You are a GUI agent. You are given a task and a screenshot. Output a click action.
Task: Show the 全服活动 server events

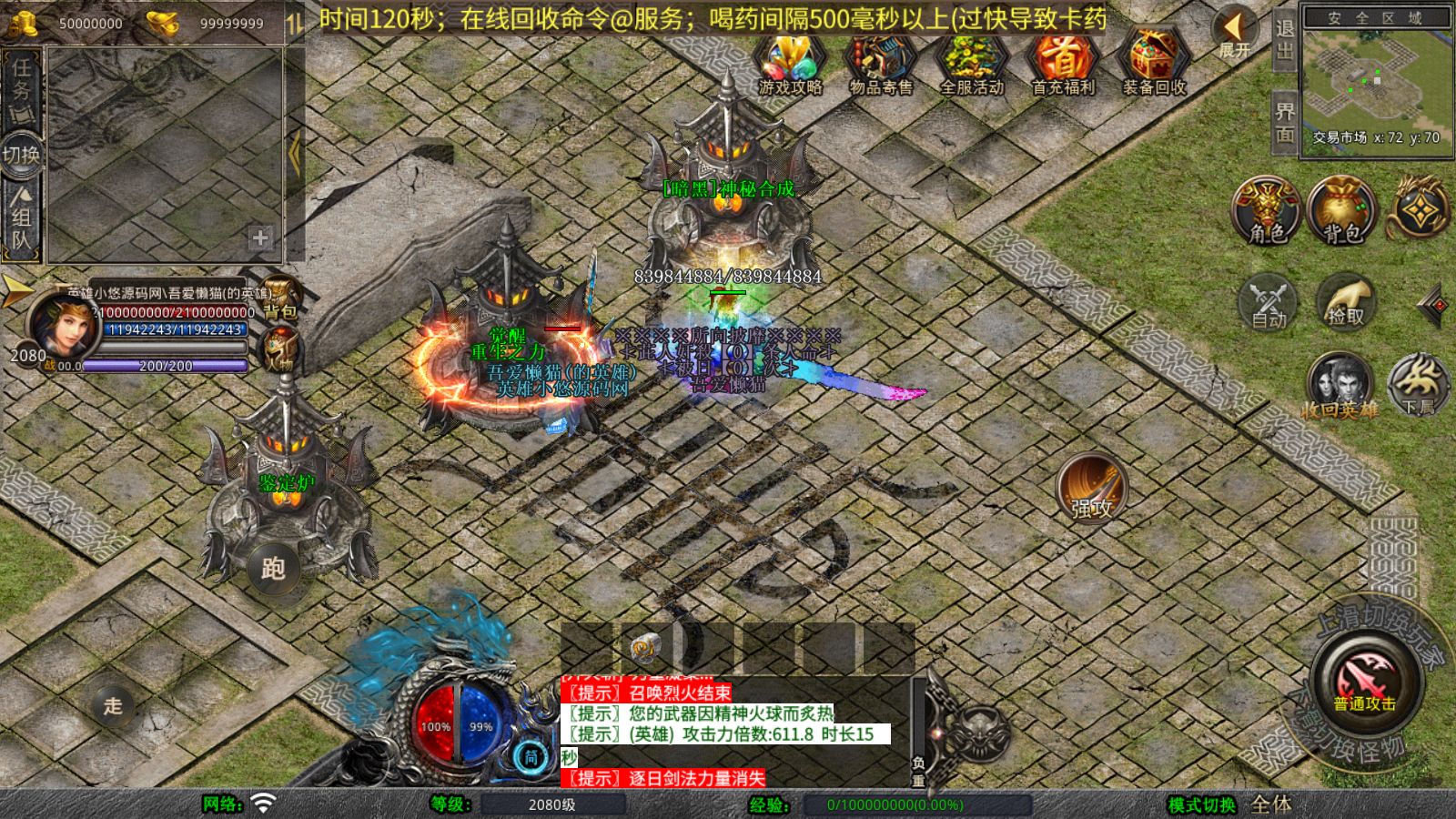coord(971,61)
